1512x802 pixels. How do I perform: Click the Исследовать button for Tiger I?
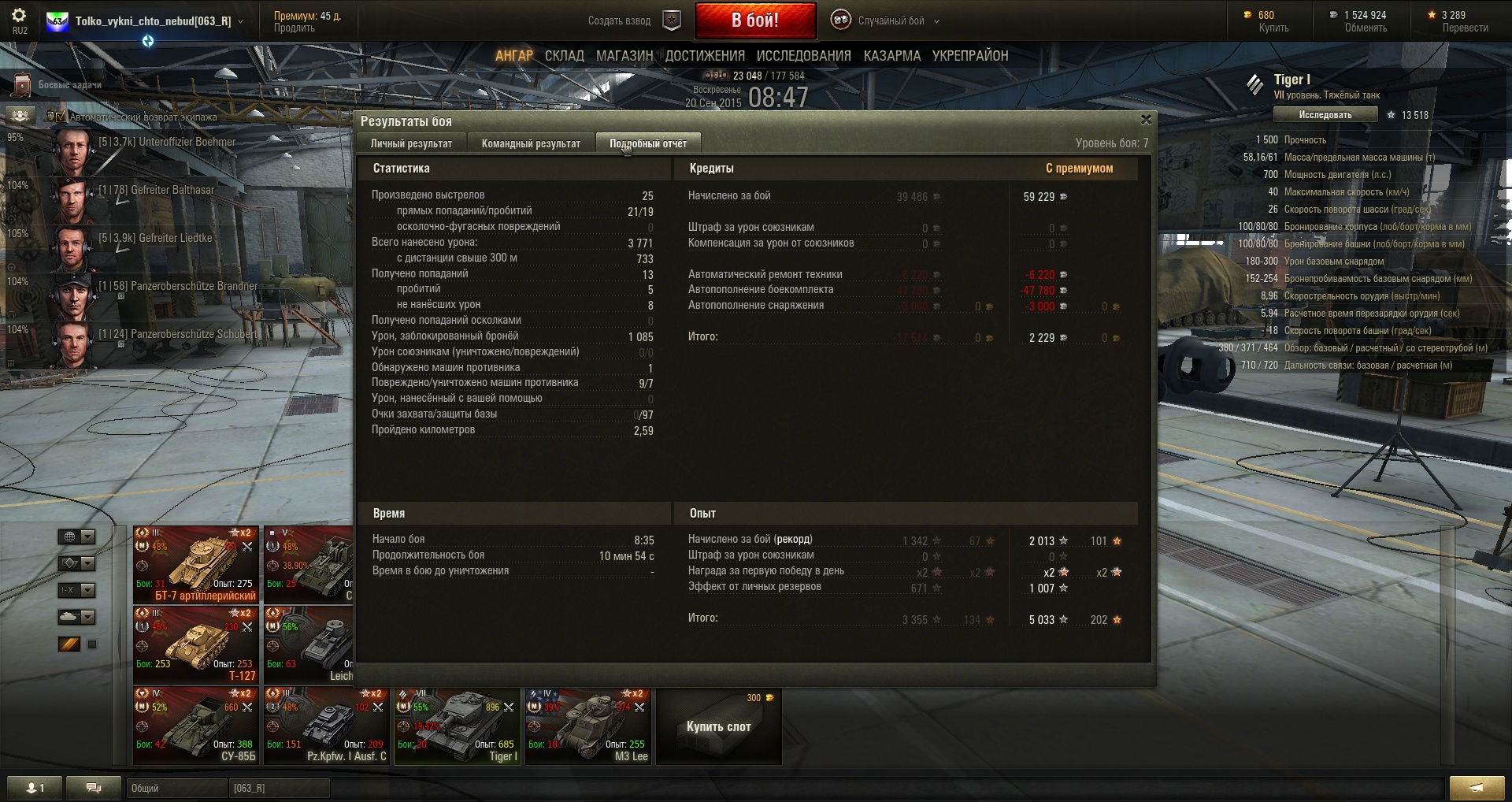pyautogui.click(x=1325, y=115)
